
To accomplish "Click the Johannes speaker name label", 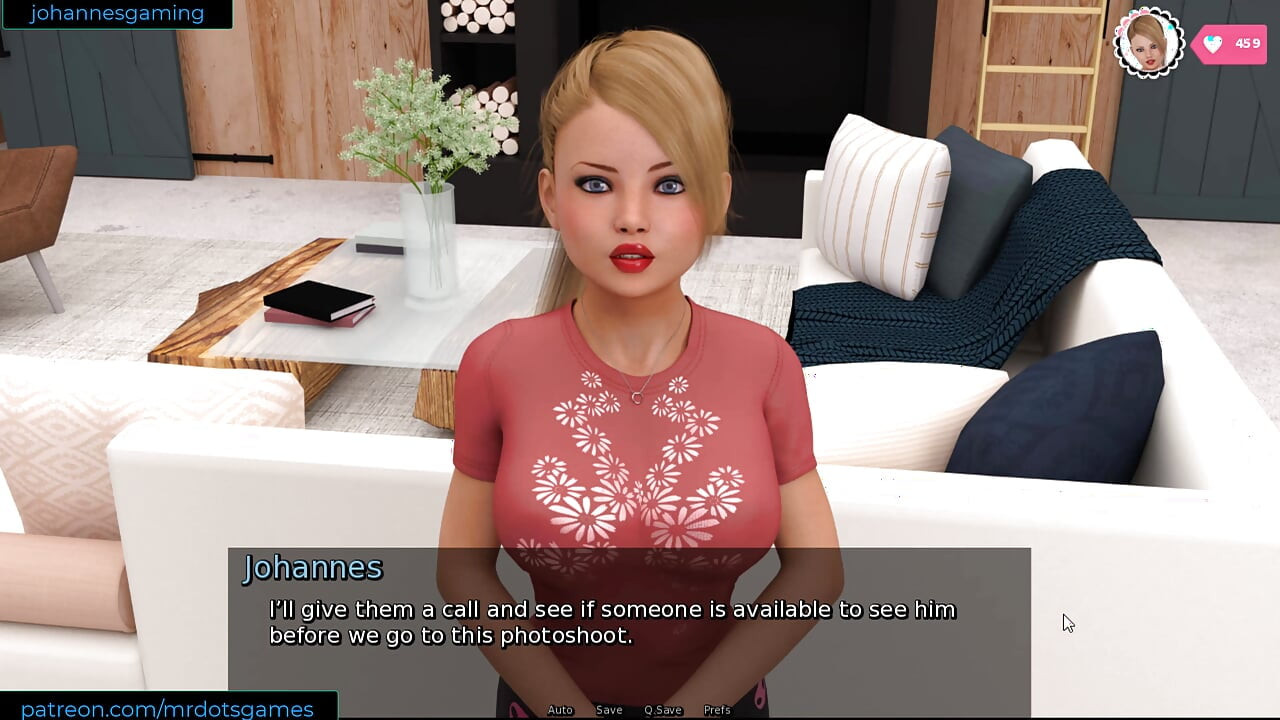I will 313,568.
